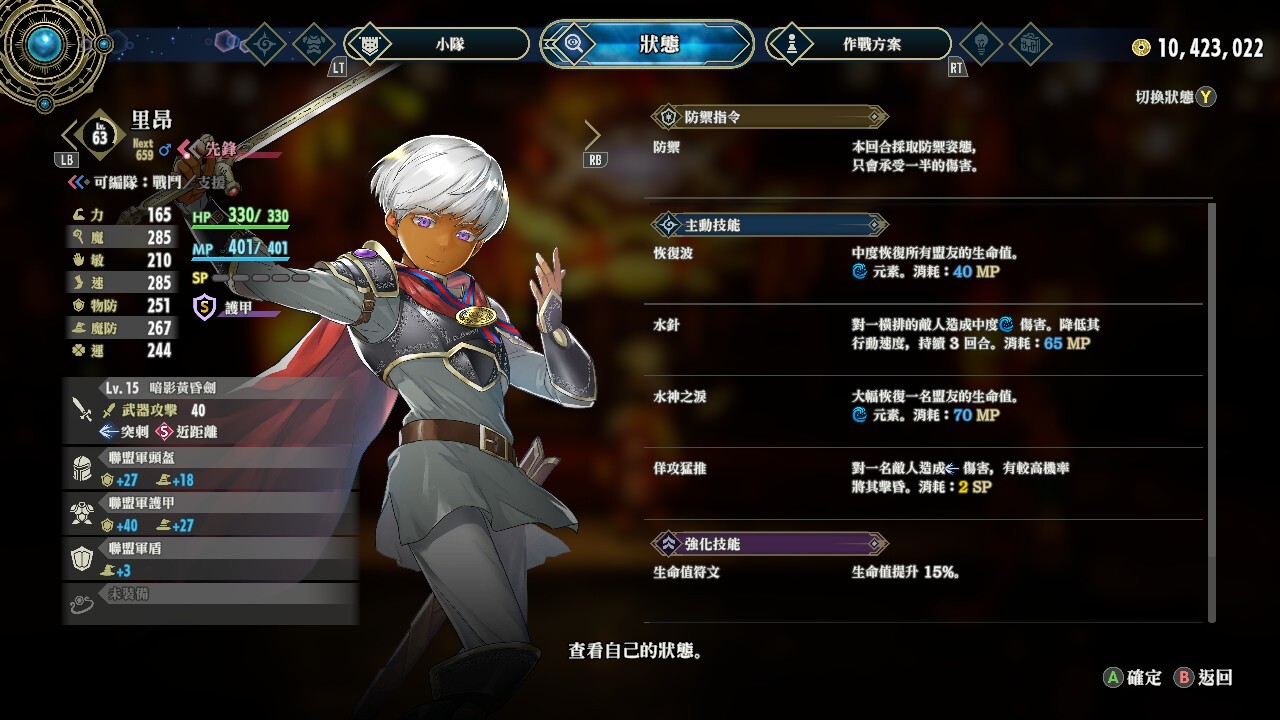Choose the 水針 skill entry
The height and width of the screenshot is (720, 1280).
click(925, 335)
